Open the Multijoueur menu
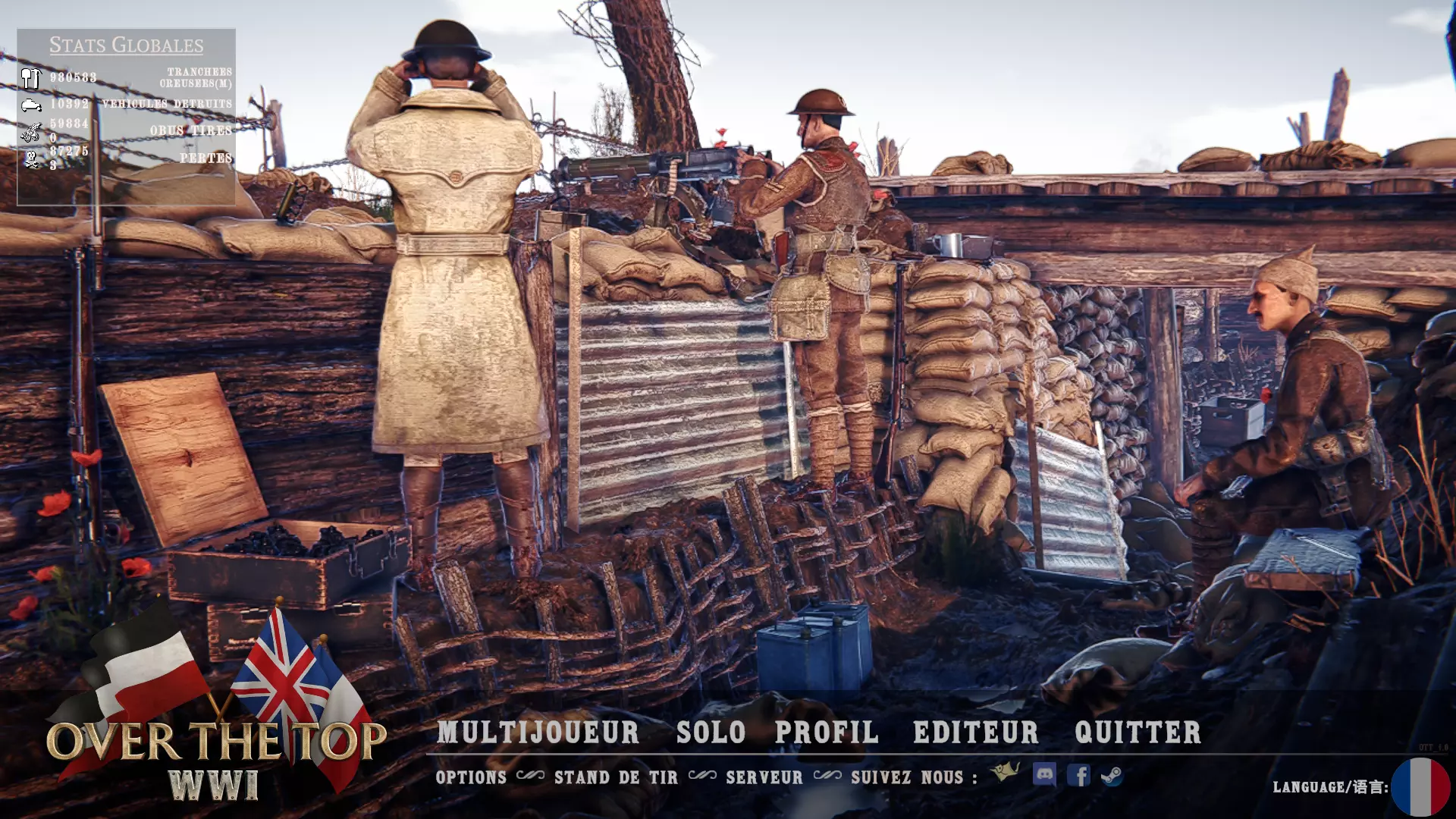This screenshot has height=819, width=1456. point(538,733)
